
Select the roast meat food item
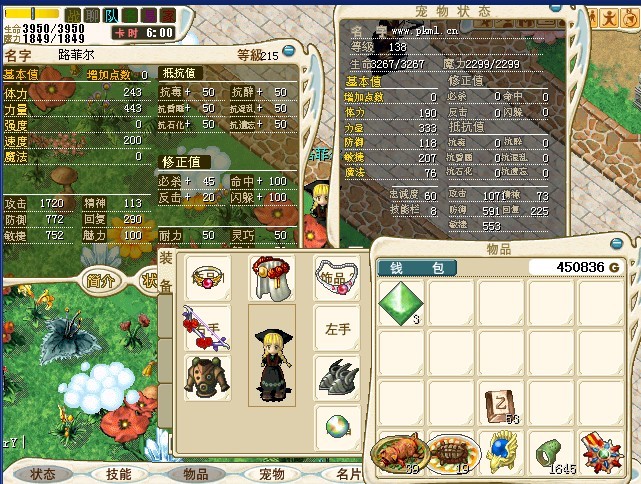click(398, 452)
